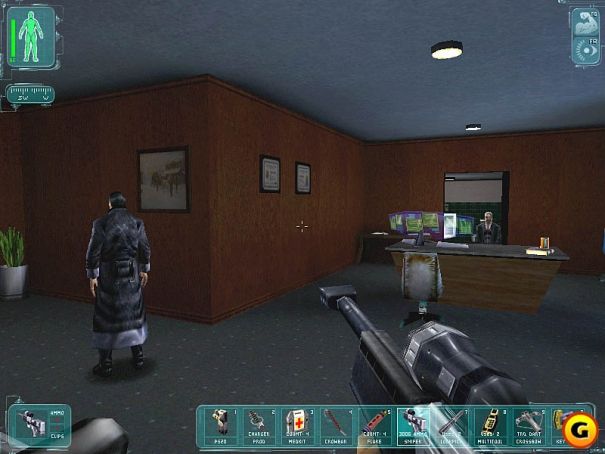Open the green body health display

tap(32, 37)
